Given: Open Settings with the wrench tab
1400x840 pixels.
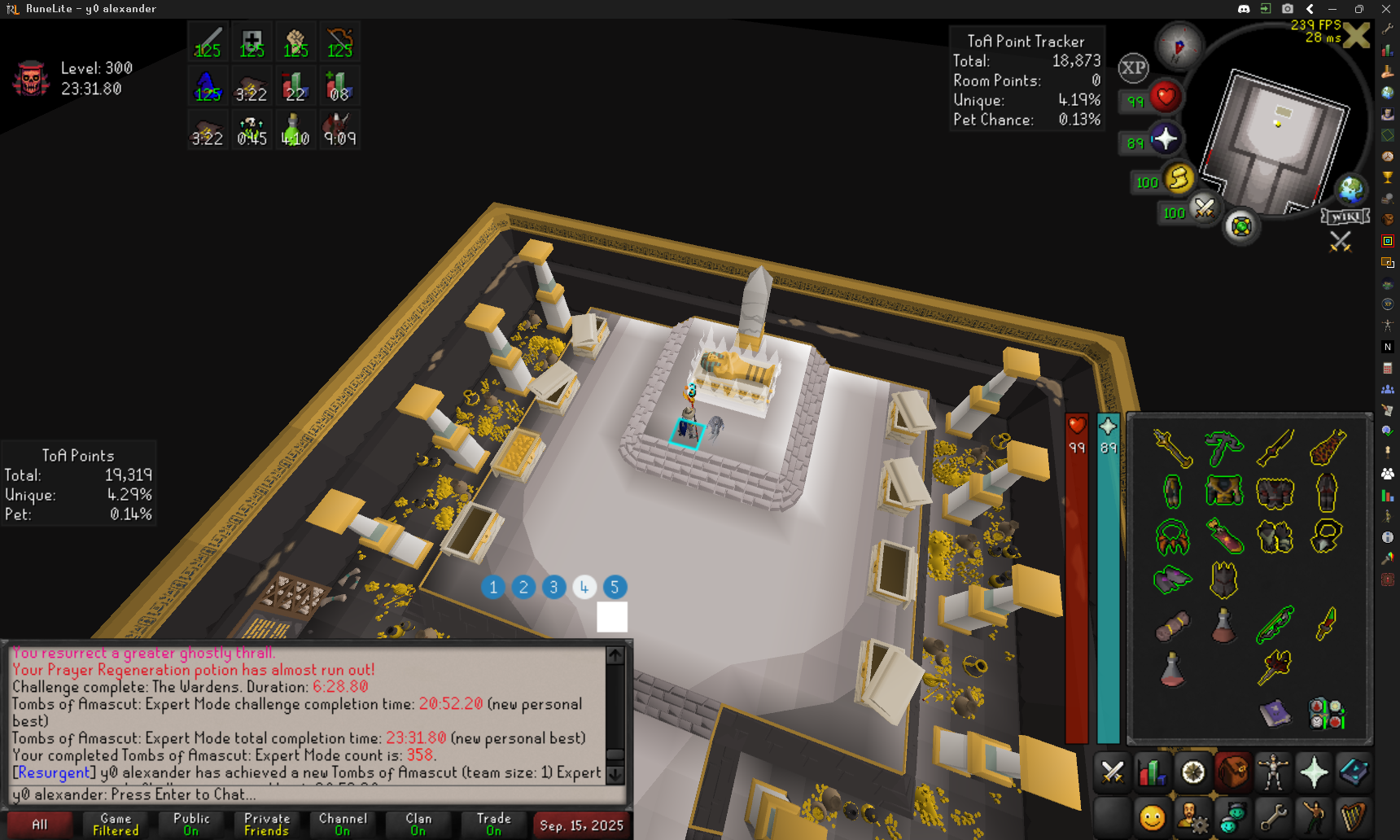Looking at the screenshot, I should pyautogui.click(x=1273, y=816).
